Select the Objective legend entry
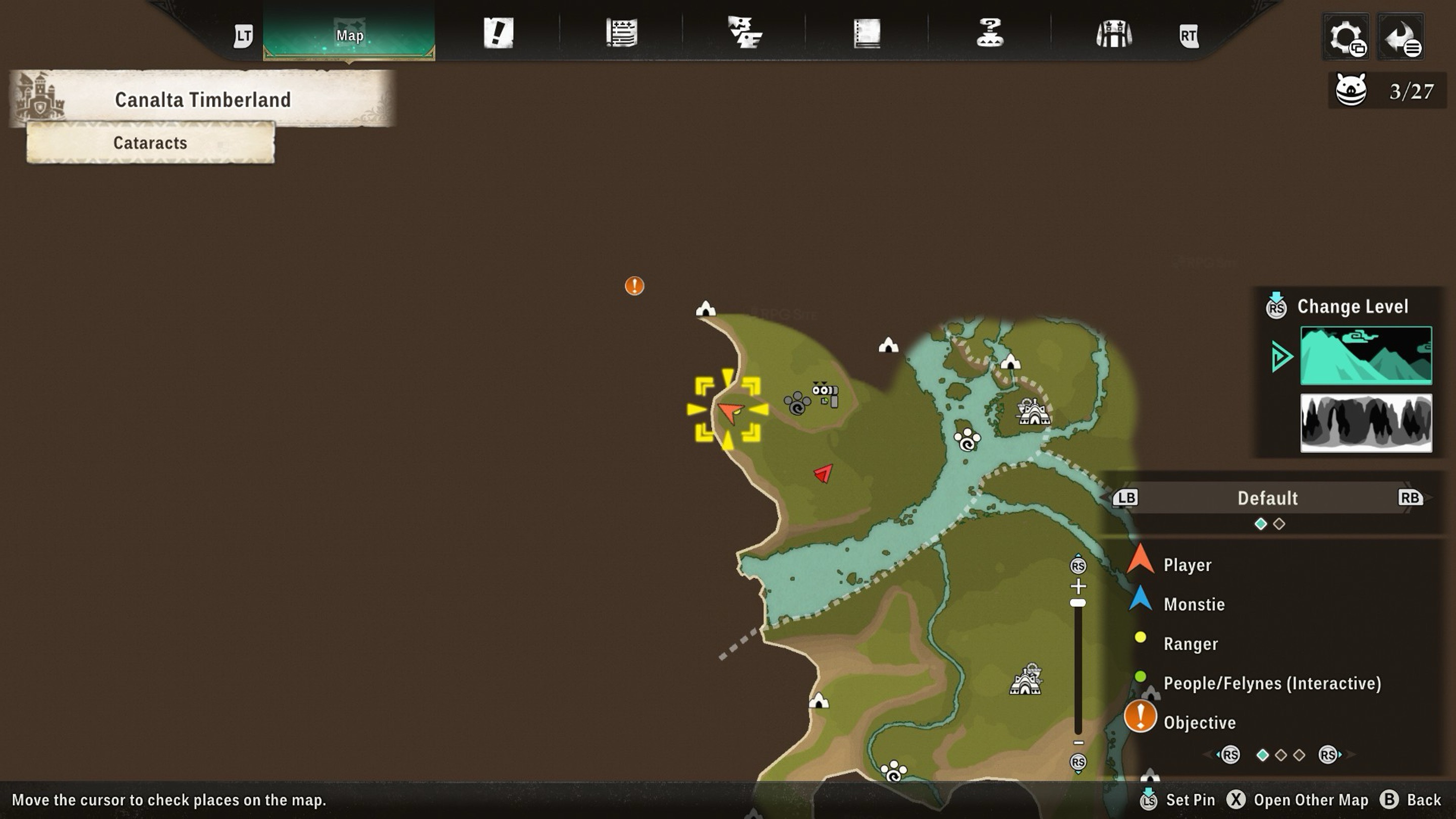The image size is (1456, 819). (1199, 722)
